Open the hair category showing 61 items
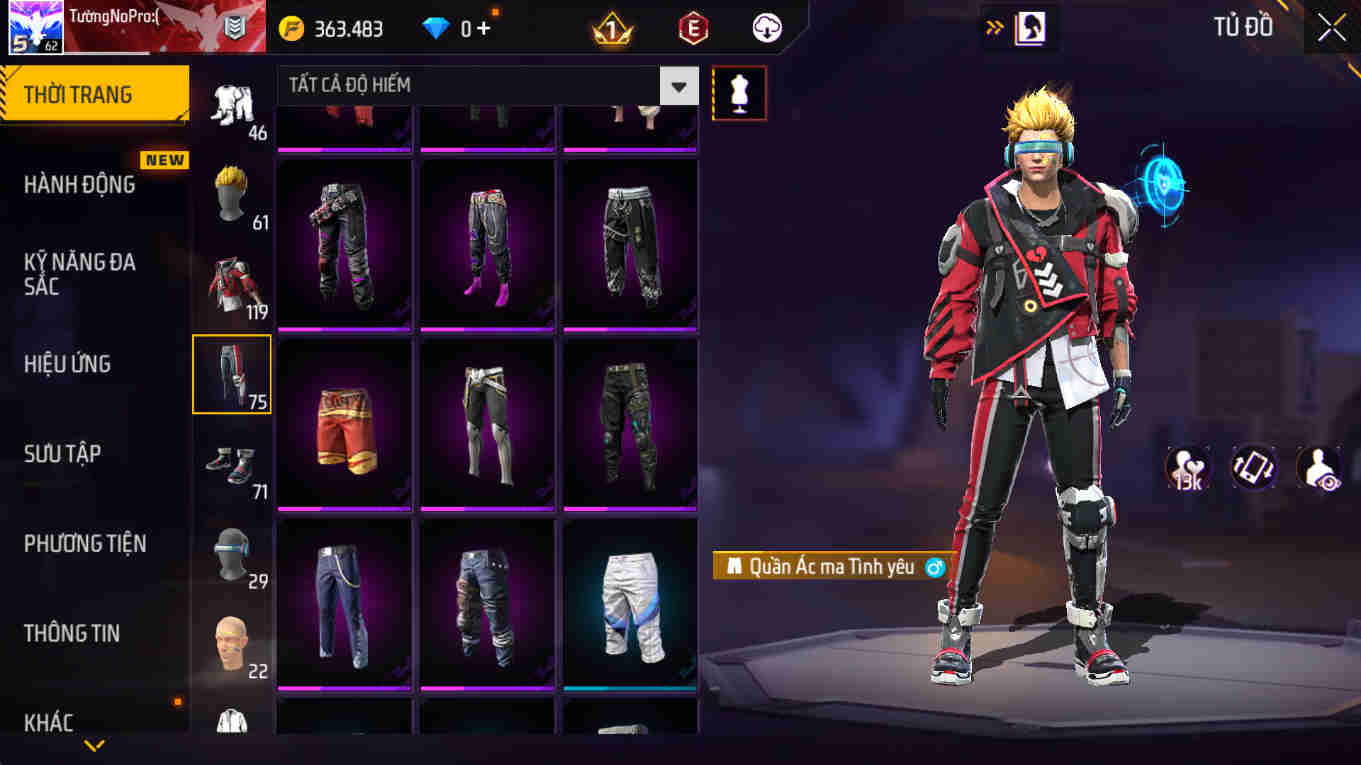 click(231, 195)
